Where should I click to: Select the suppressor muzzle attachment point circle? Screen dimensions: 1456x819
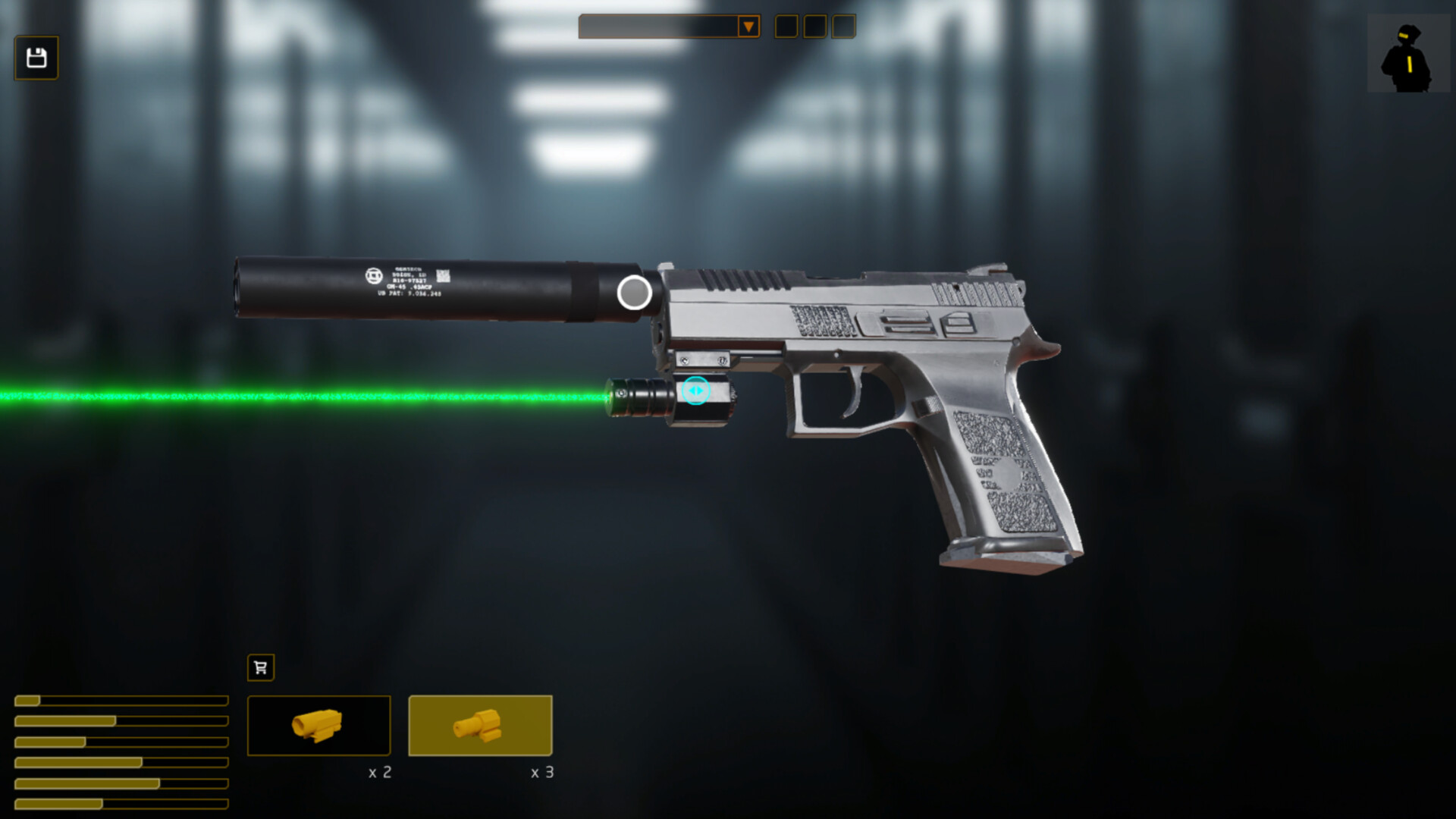click(x=634, y=293)
